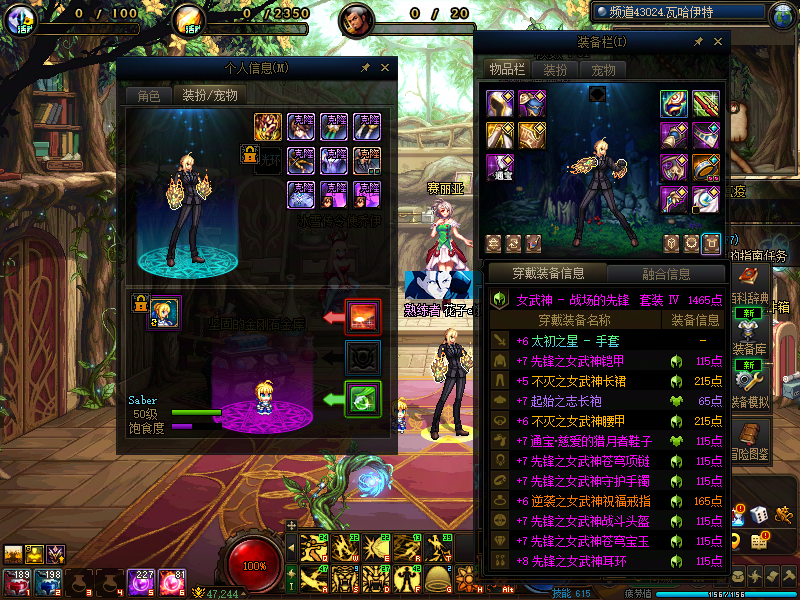Select the Saber pet portrait slot

tap(165, 313)
